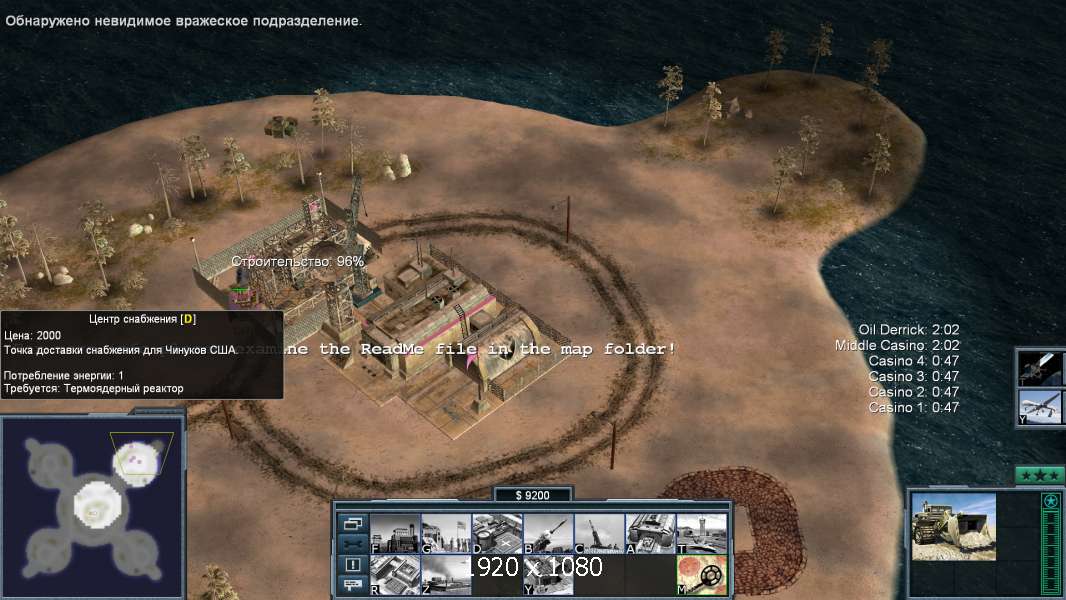The width and height of the screenshot is (1066, 600).
Task: Select the dozer unit portrait
Action: [x=953, y=527]
